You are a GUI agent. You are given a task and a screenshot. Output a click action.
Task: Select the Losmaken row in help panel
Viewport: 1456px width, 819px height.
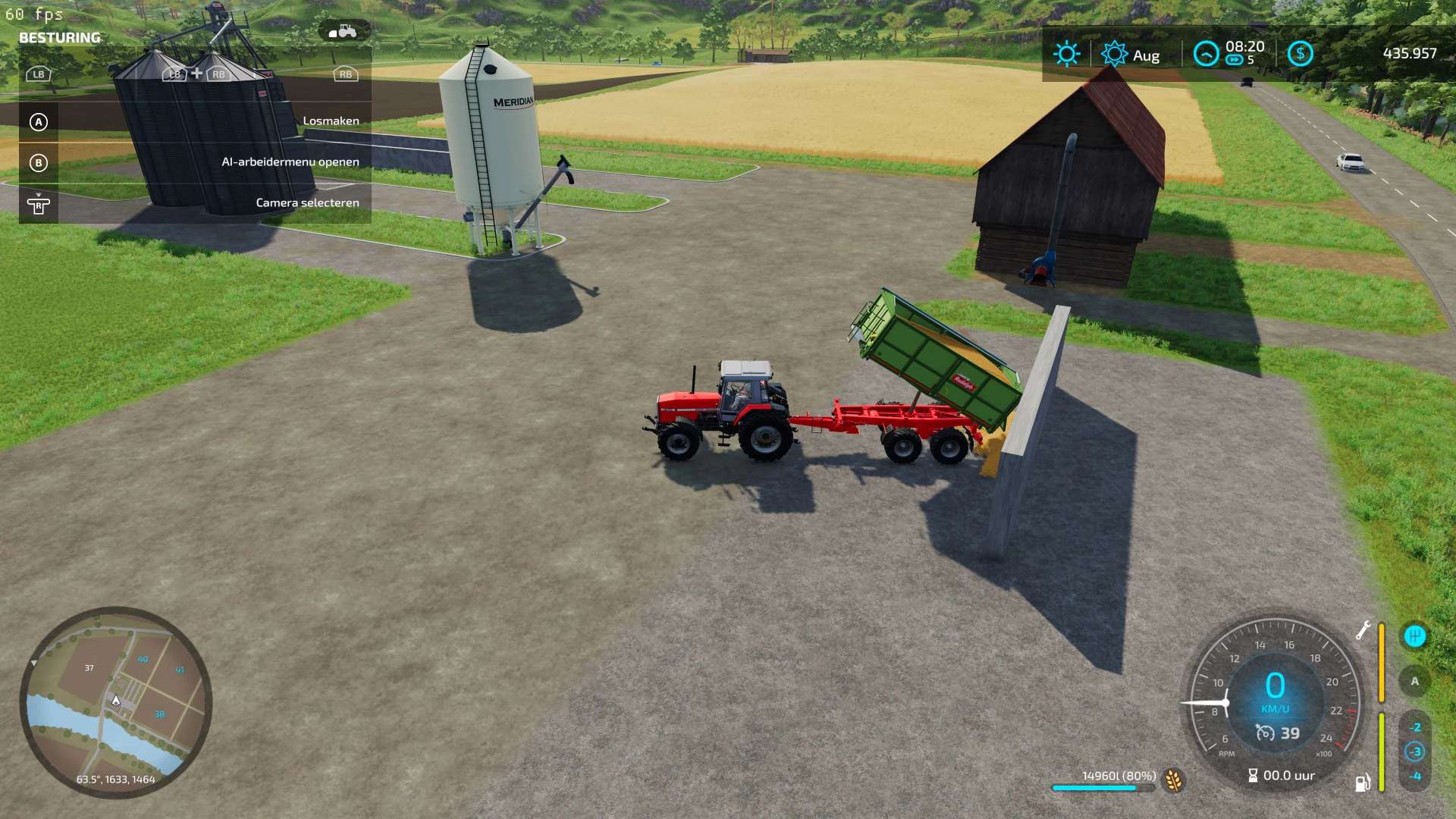(195, 121)
